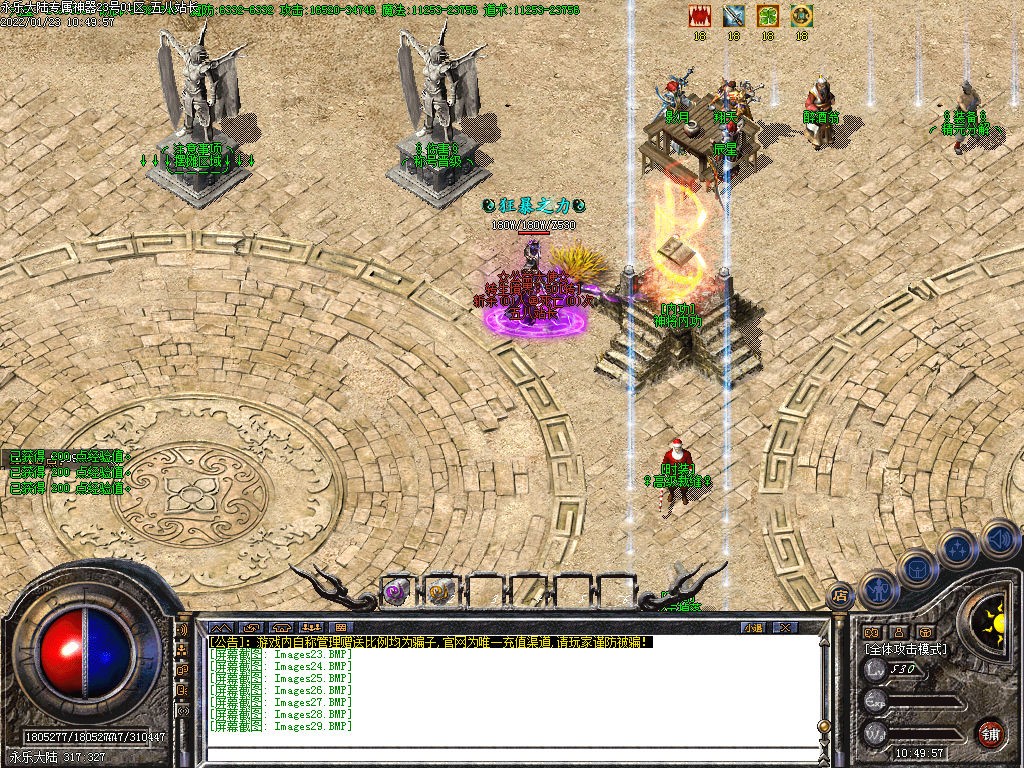Use the golden horn hotbar item
1024x768 pixels.
(x=440, y=593)
